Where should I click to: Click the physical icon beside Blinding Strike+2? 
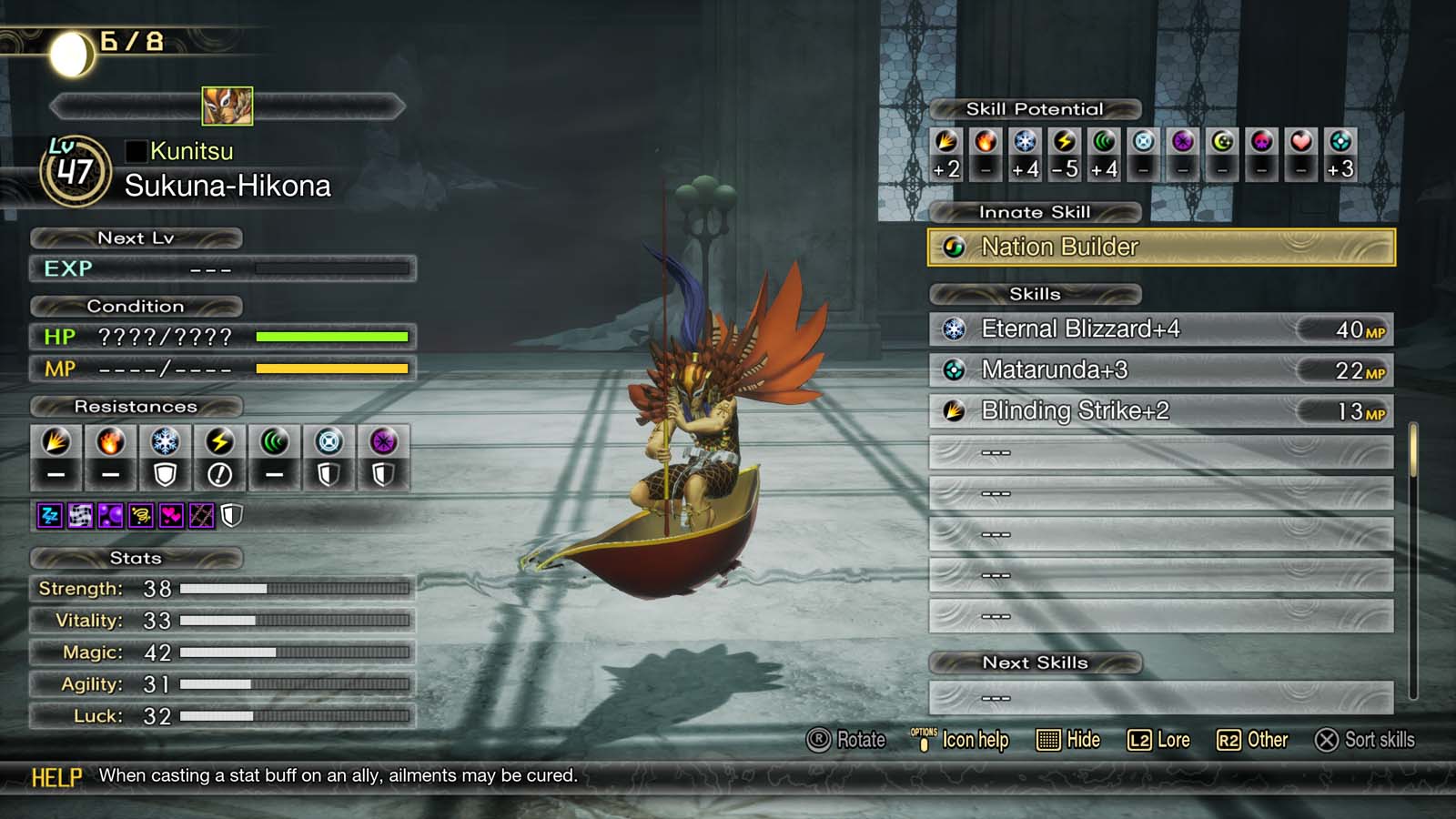coord(954,411)
